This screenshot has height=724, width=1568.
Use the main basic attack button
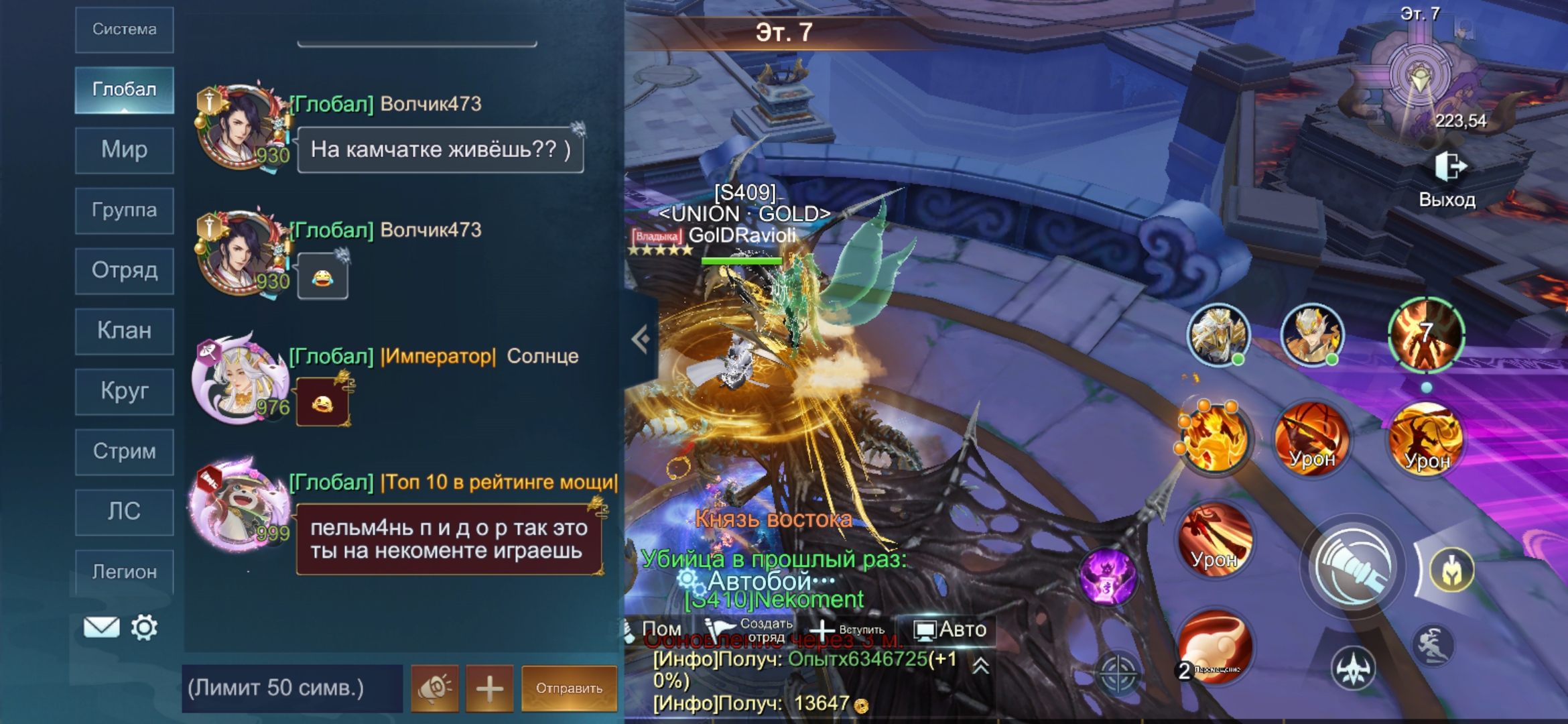tap(1353, 567)
